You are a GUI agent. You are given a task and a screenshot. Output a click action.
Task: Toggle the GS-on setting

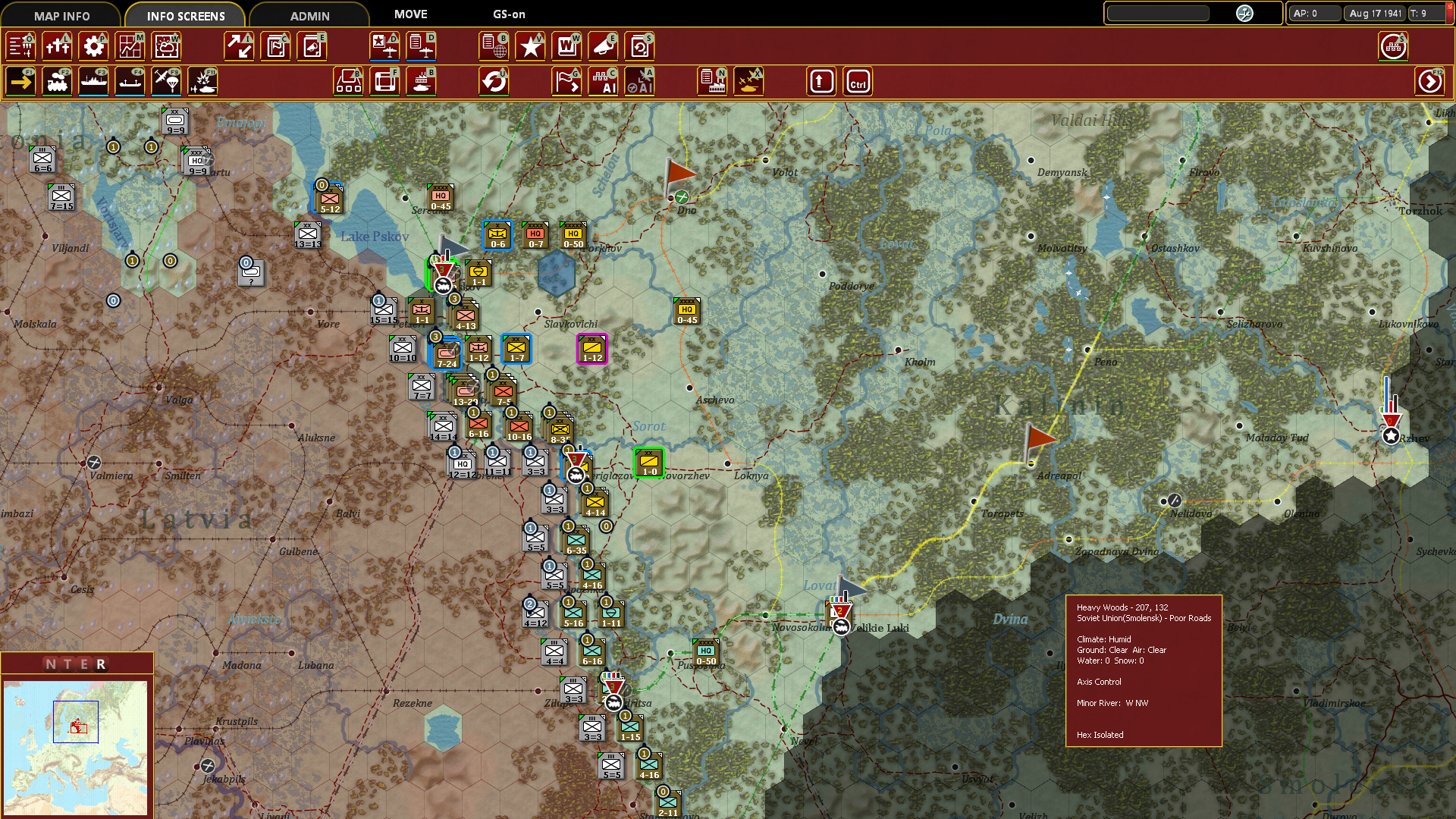(509, 14)
